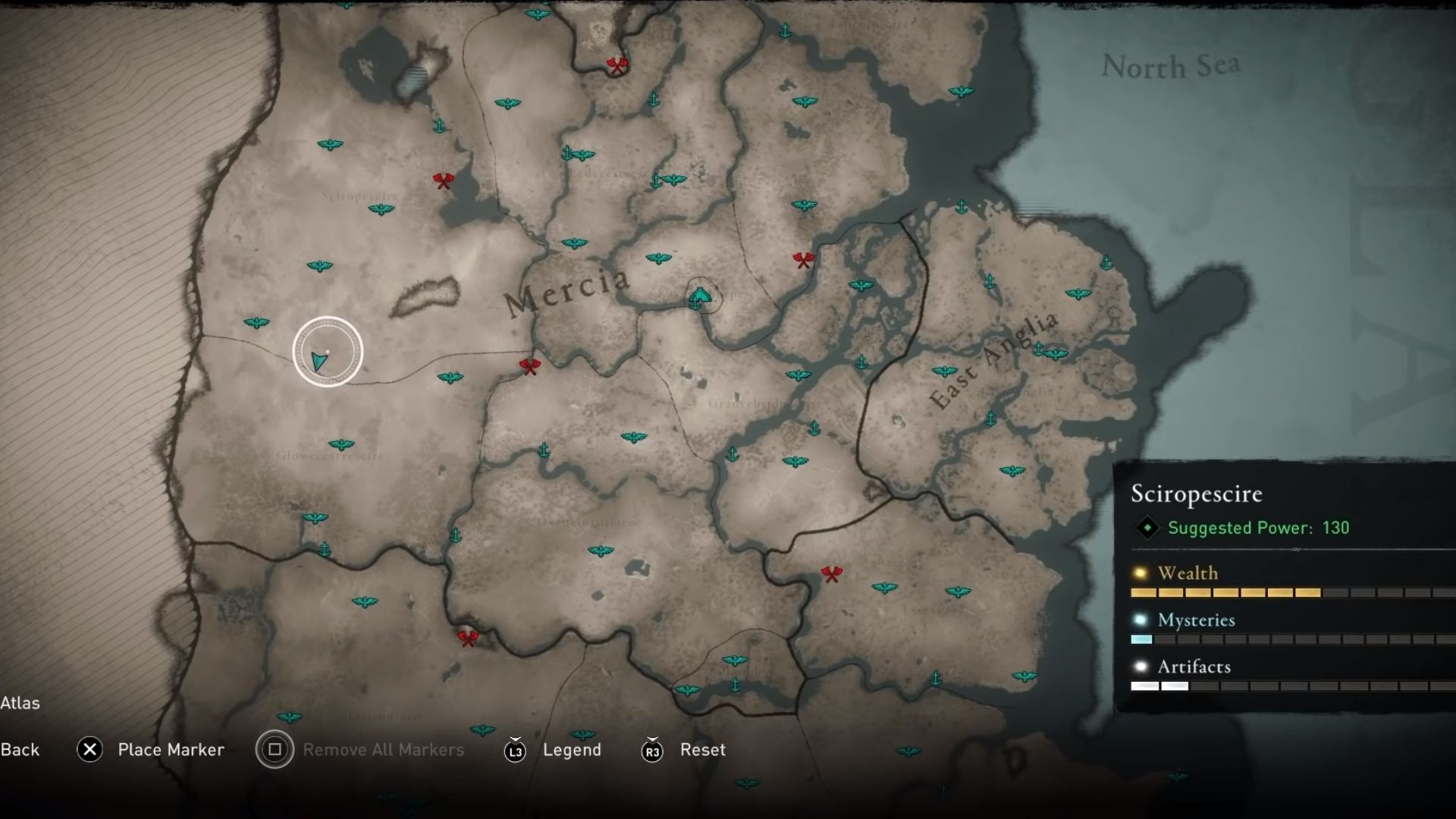Switch to the Atlas view
The width and height of the screenshot is (1456, 819).
[22, 703]
